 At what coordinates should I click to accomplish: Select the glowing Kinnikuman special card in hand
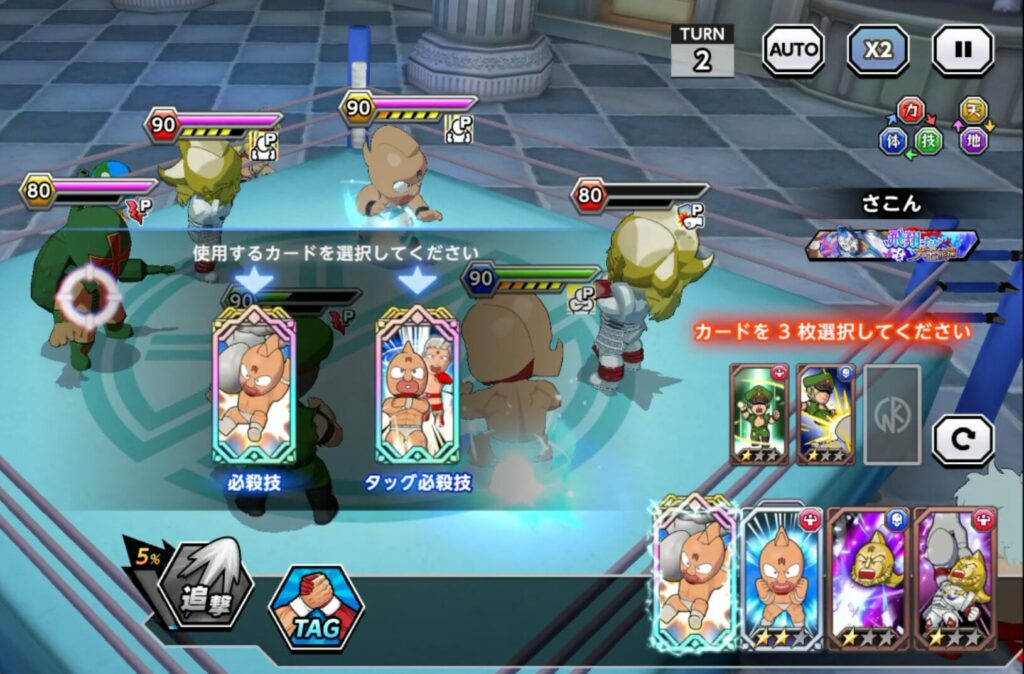pos(695,575)
